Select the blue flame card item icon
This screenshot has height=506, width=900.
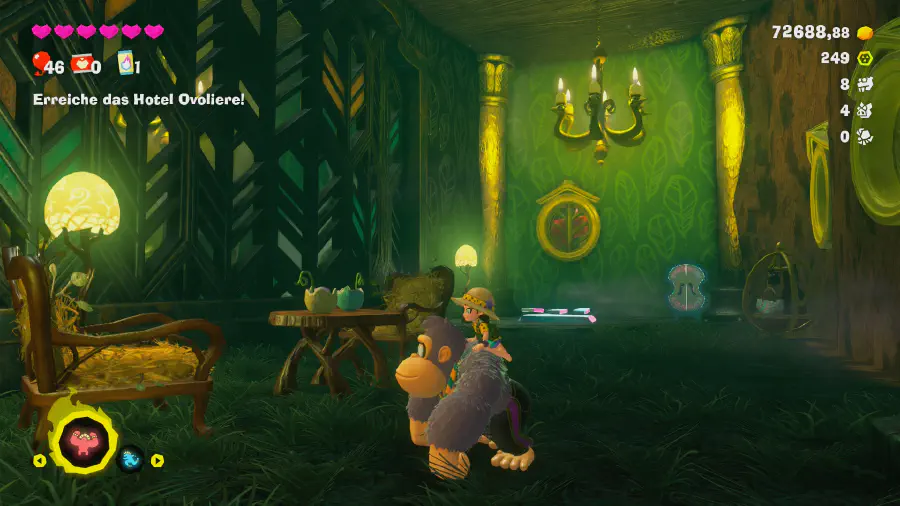(125, 64)
